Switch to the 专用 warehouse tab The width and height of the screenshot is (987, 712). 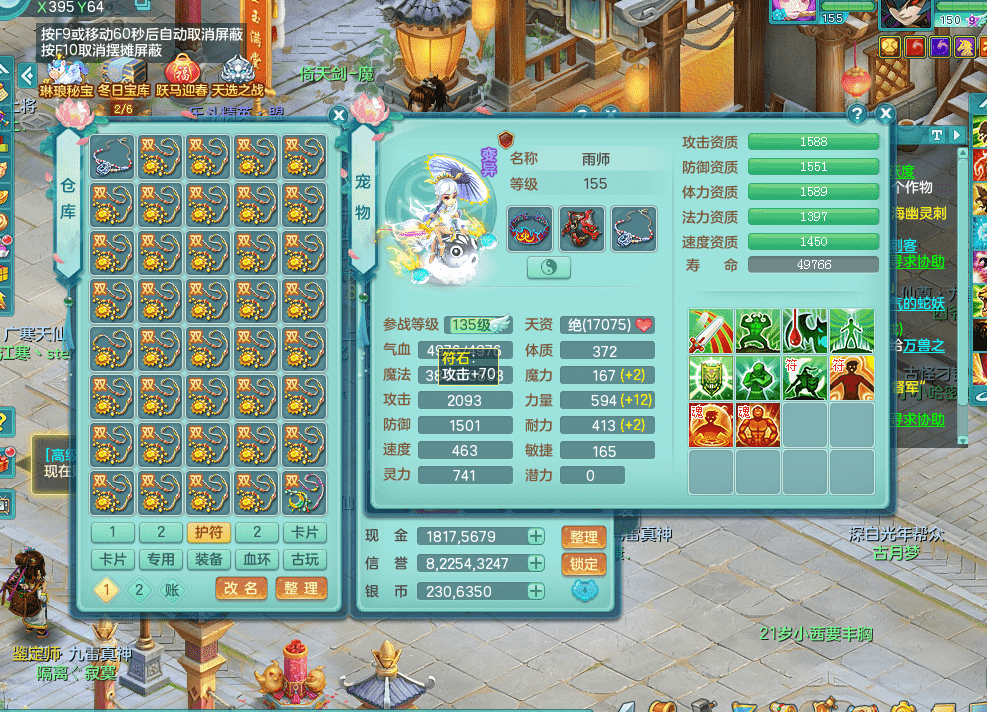(x=160, y=560)
